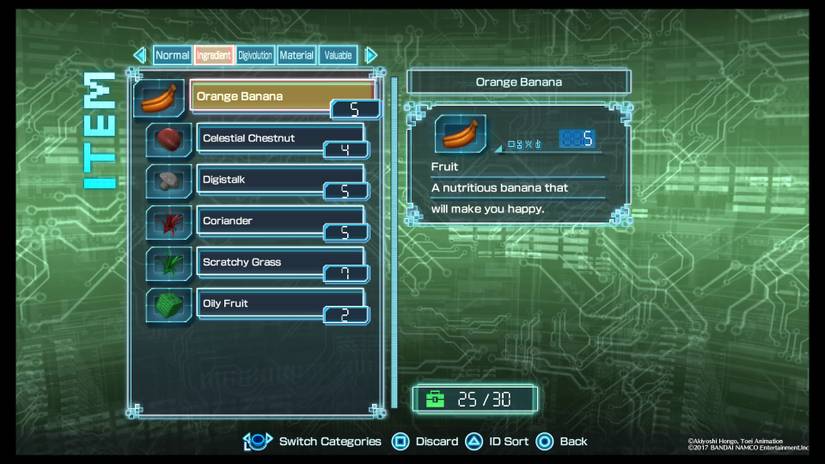Choose the Oily Fruit row
The height and width of the screenshot is (464, 825).
pyautogui.click(x=280, y=303)
